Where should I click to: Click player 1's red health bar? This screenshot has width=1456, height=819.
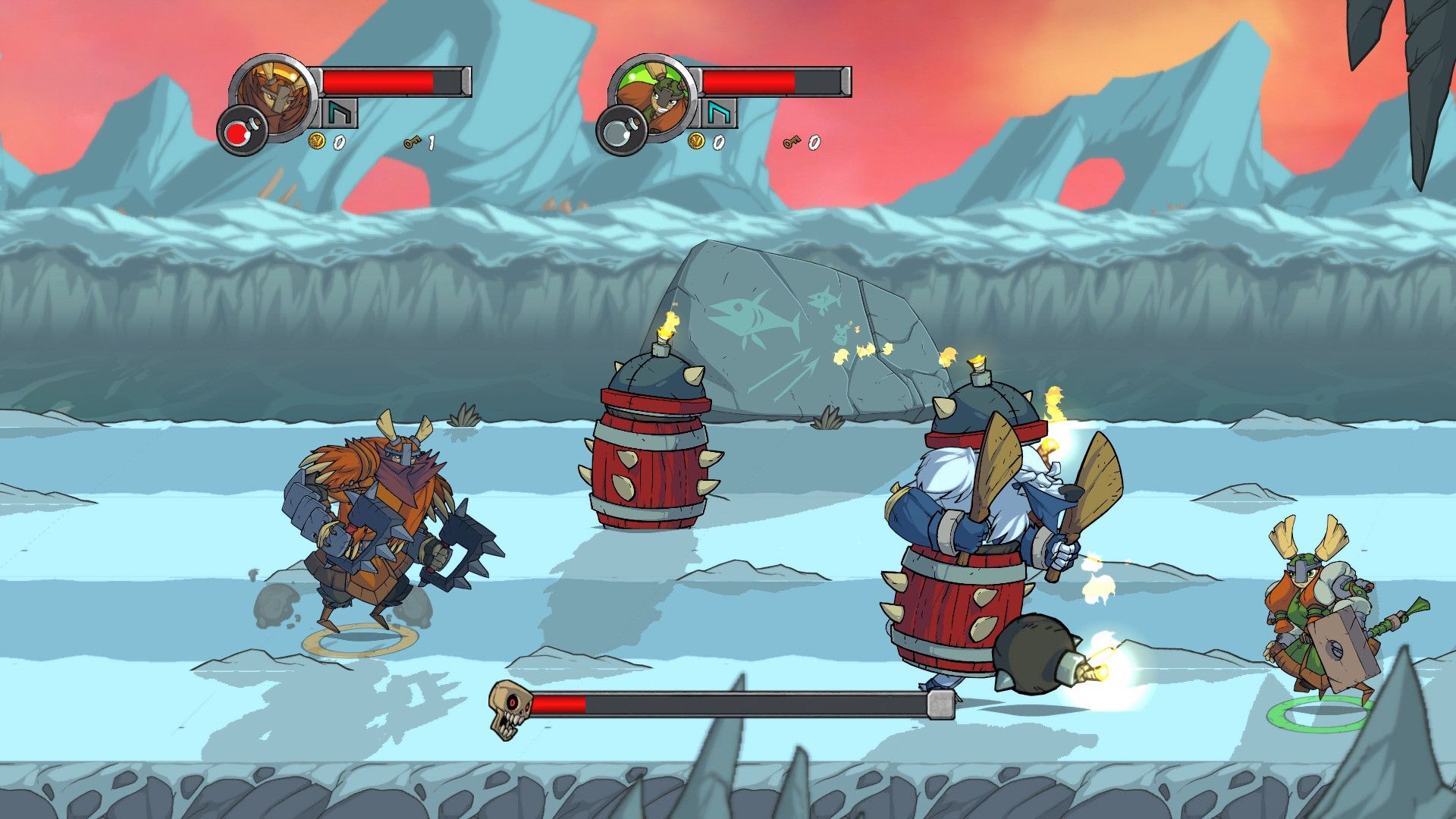click(x=378, y=80)
